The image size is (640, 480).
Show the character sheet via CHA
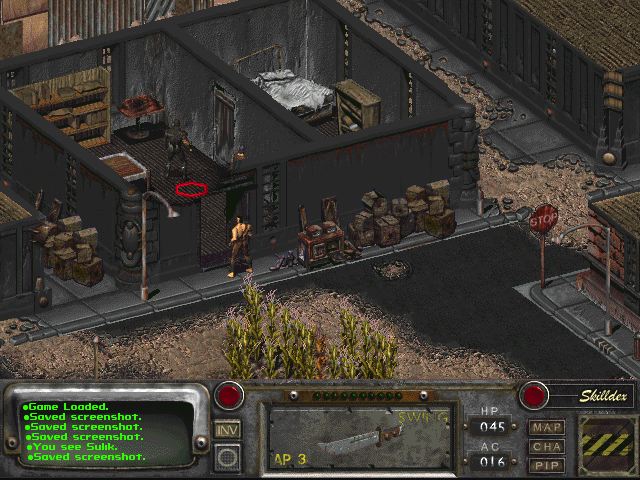pos(547,447)
